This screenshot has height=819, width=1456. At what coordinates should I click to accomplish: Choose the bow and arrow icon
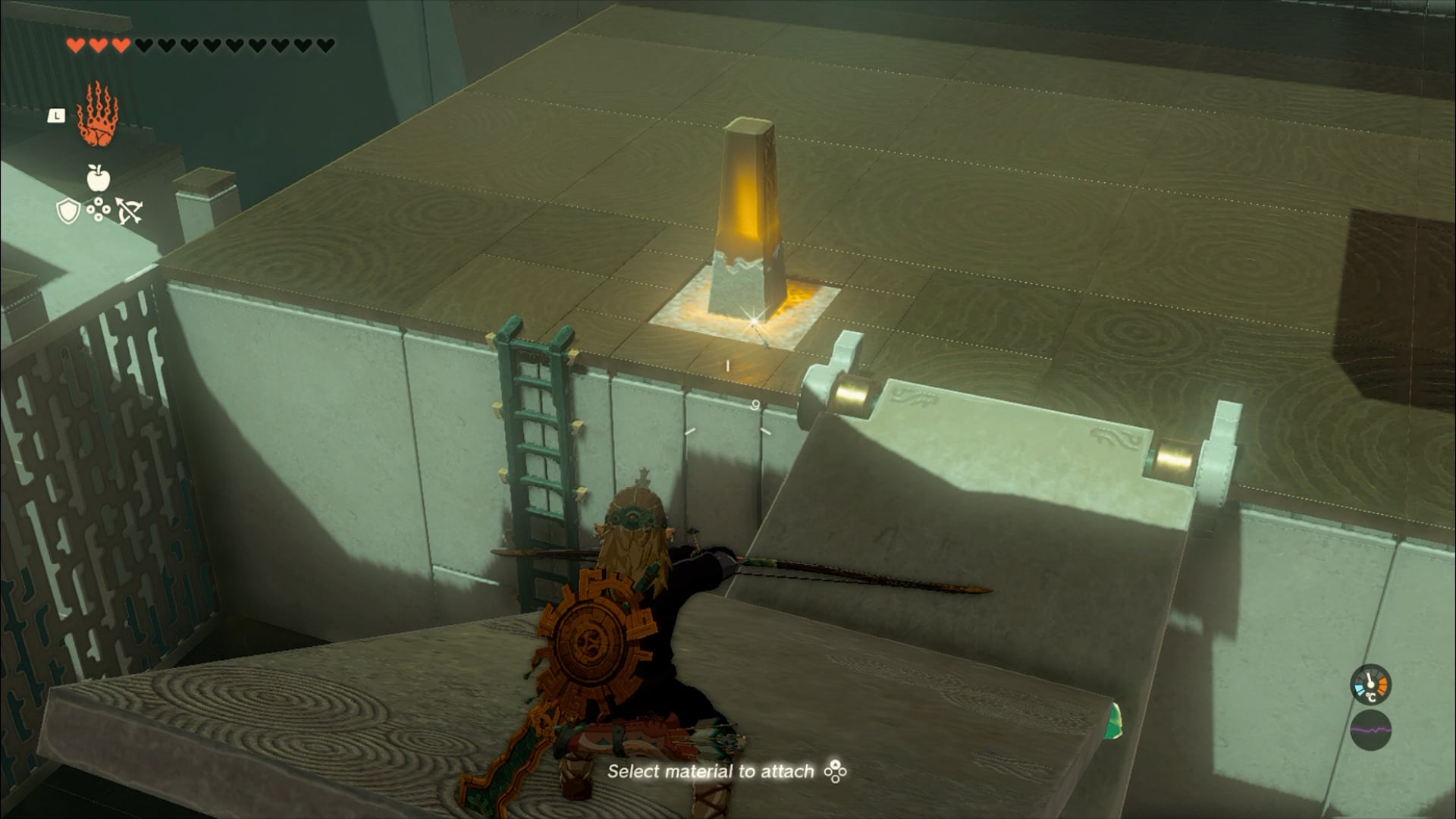(129, 212)
